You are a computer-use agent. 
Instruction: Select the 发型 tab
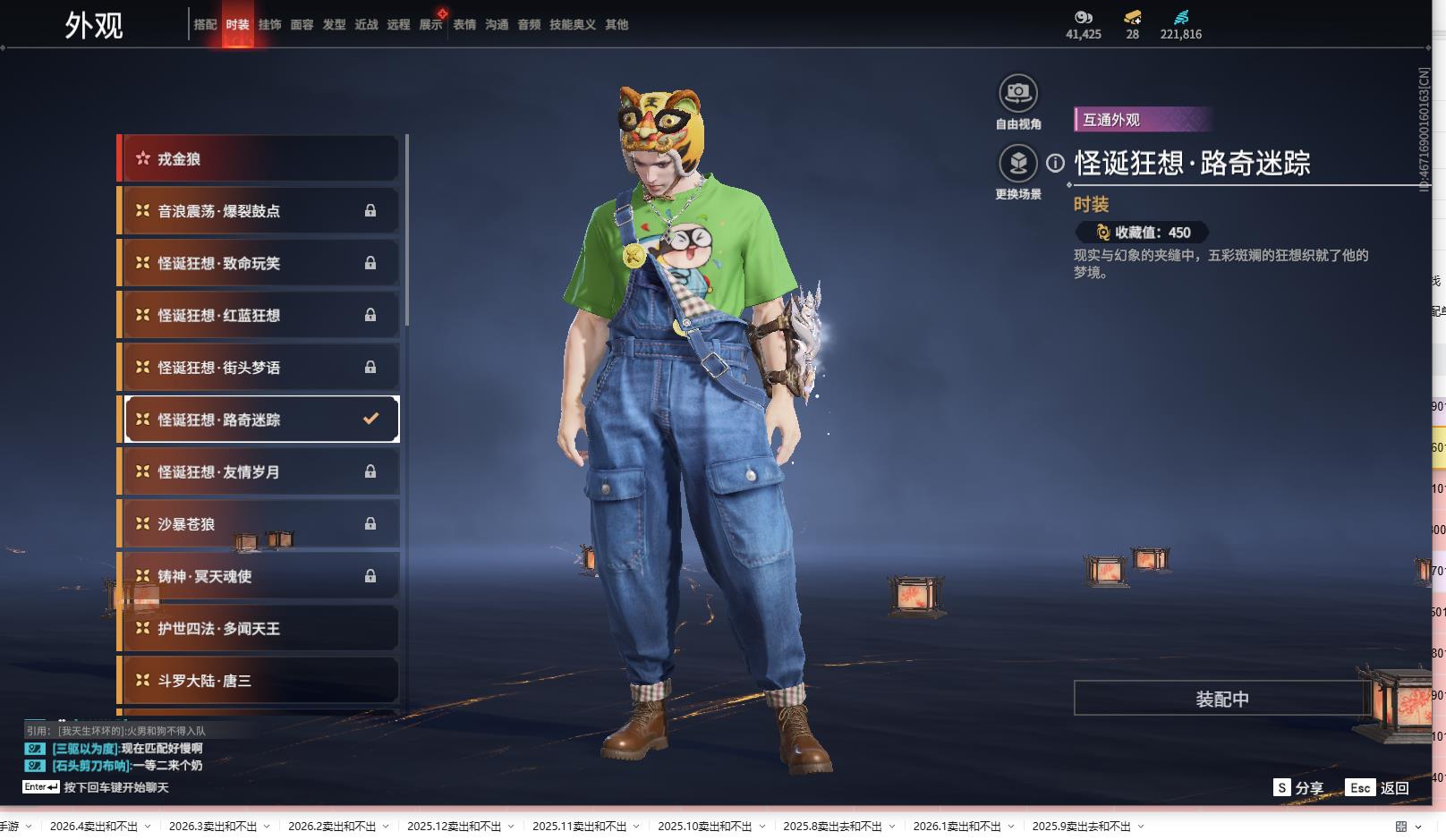pos(334,25)
